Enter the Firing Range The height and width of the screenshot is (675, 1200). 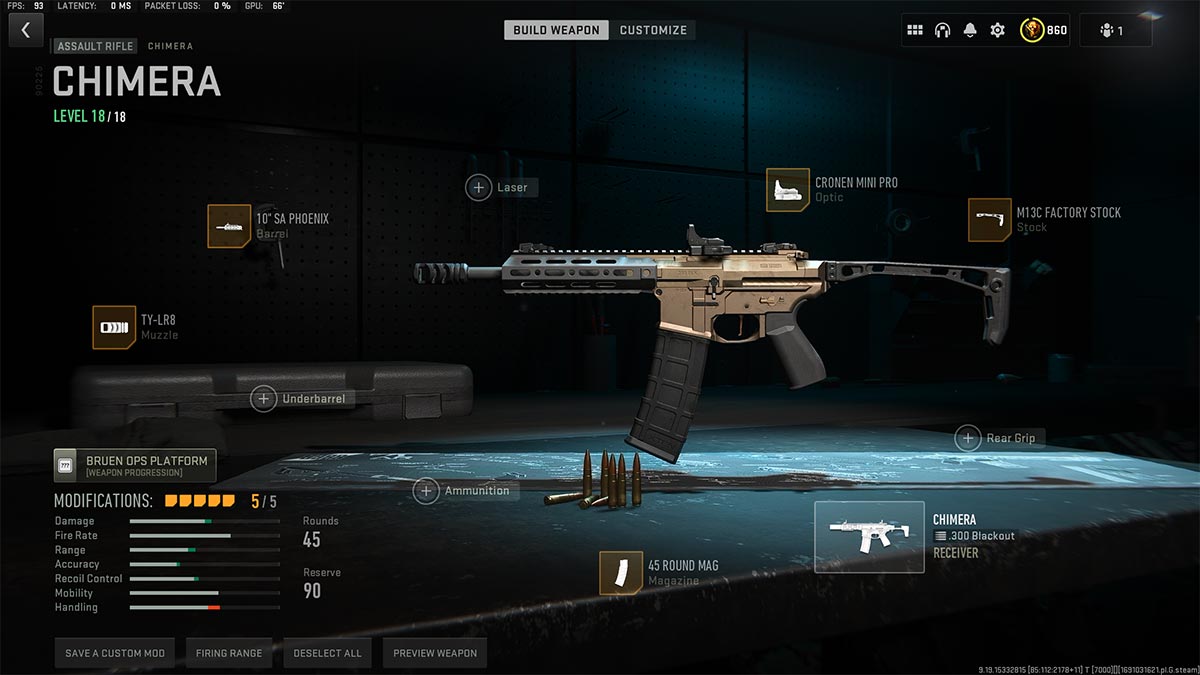coord(229,653)
